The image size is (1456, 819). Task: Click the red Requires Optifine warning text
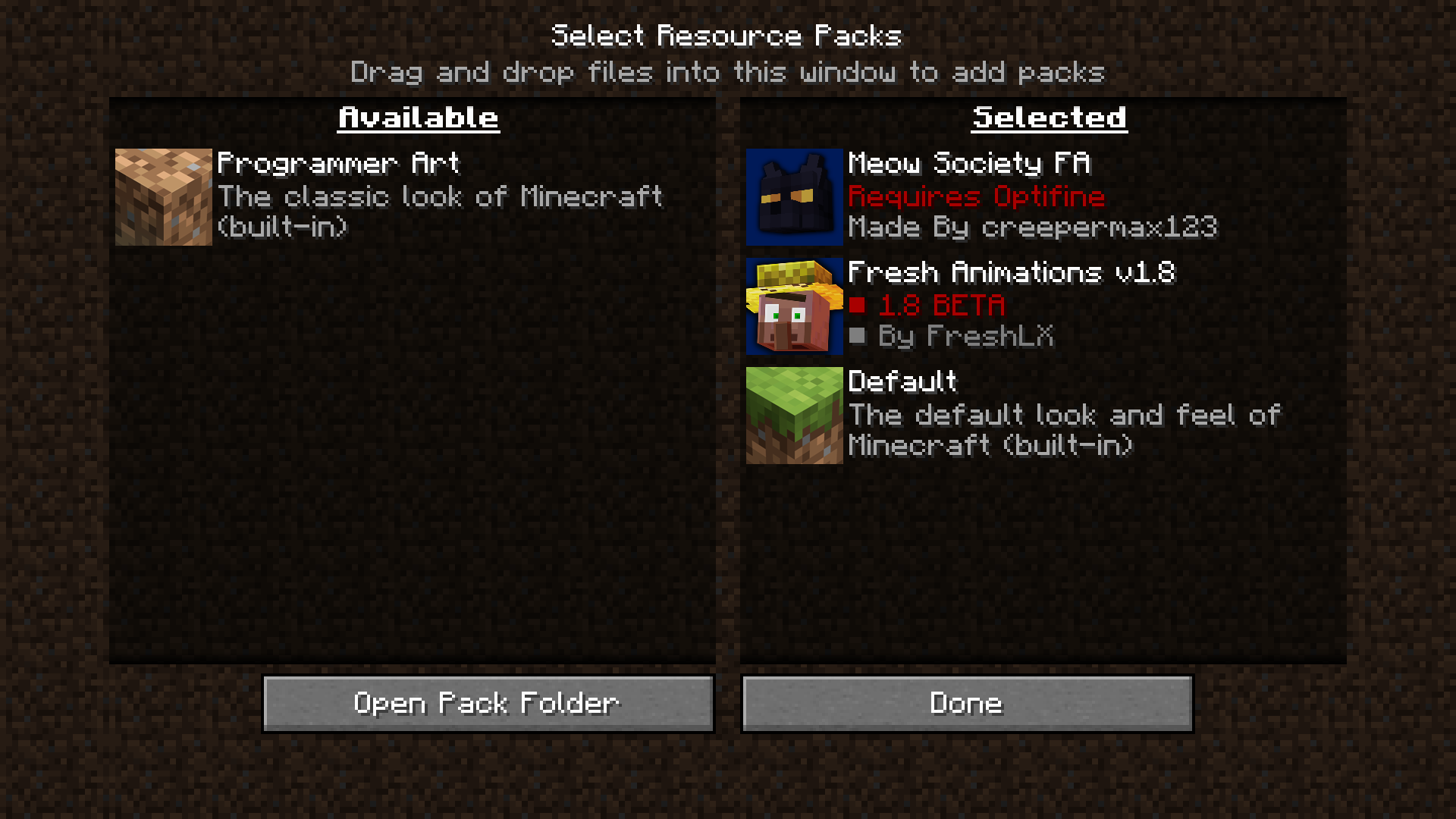pyautogui.click(x=977, y=196)
